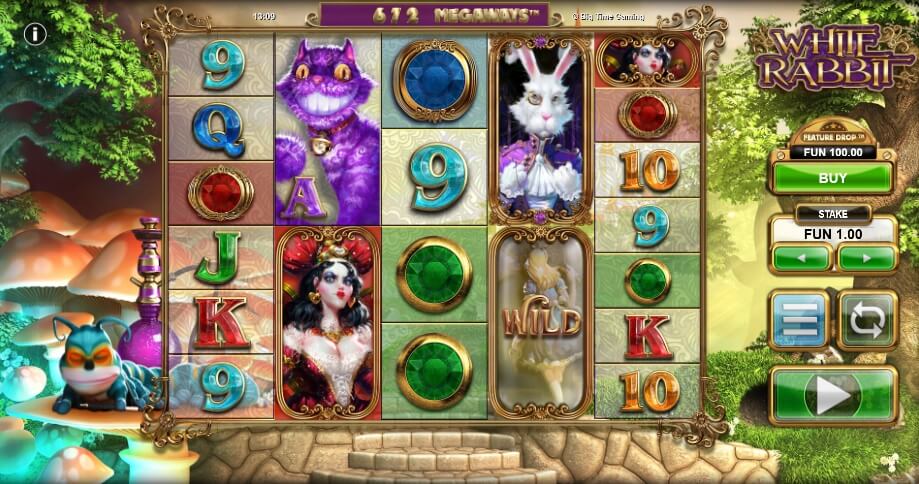This screenshot has width=919, height=484.
Task: Buy the Feature Drop for FUN 100.00
Action: point(831,178)
